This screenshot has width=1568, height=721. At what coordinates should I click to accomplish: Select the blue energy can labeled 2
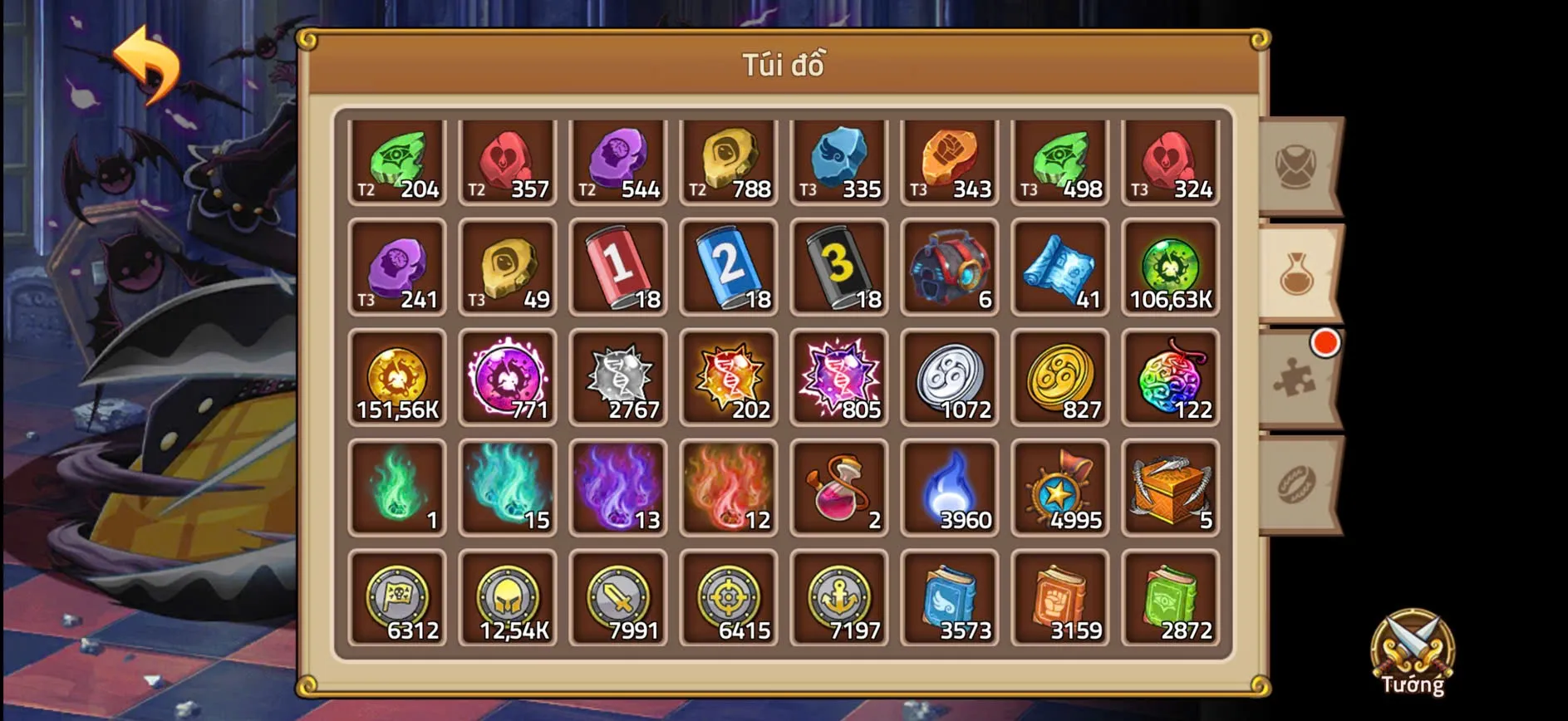point(729,267)
